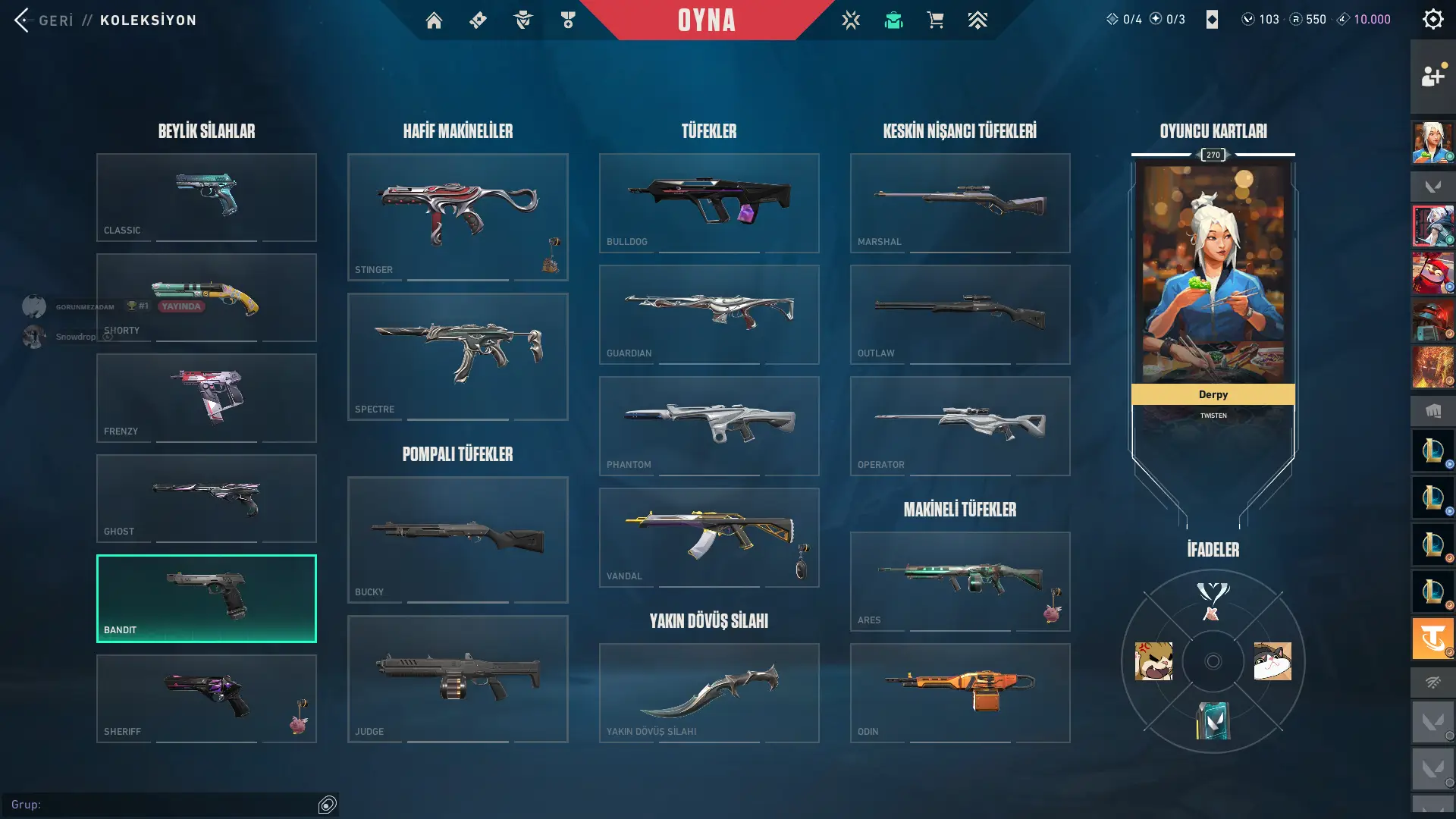Click the add friend icon

(x=1432, y=76)
